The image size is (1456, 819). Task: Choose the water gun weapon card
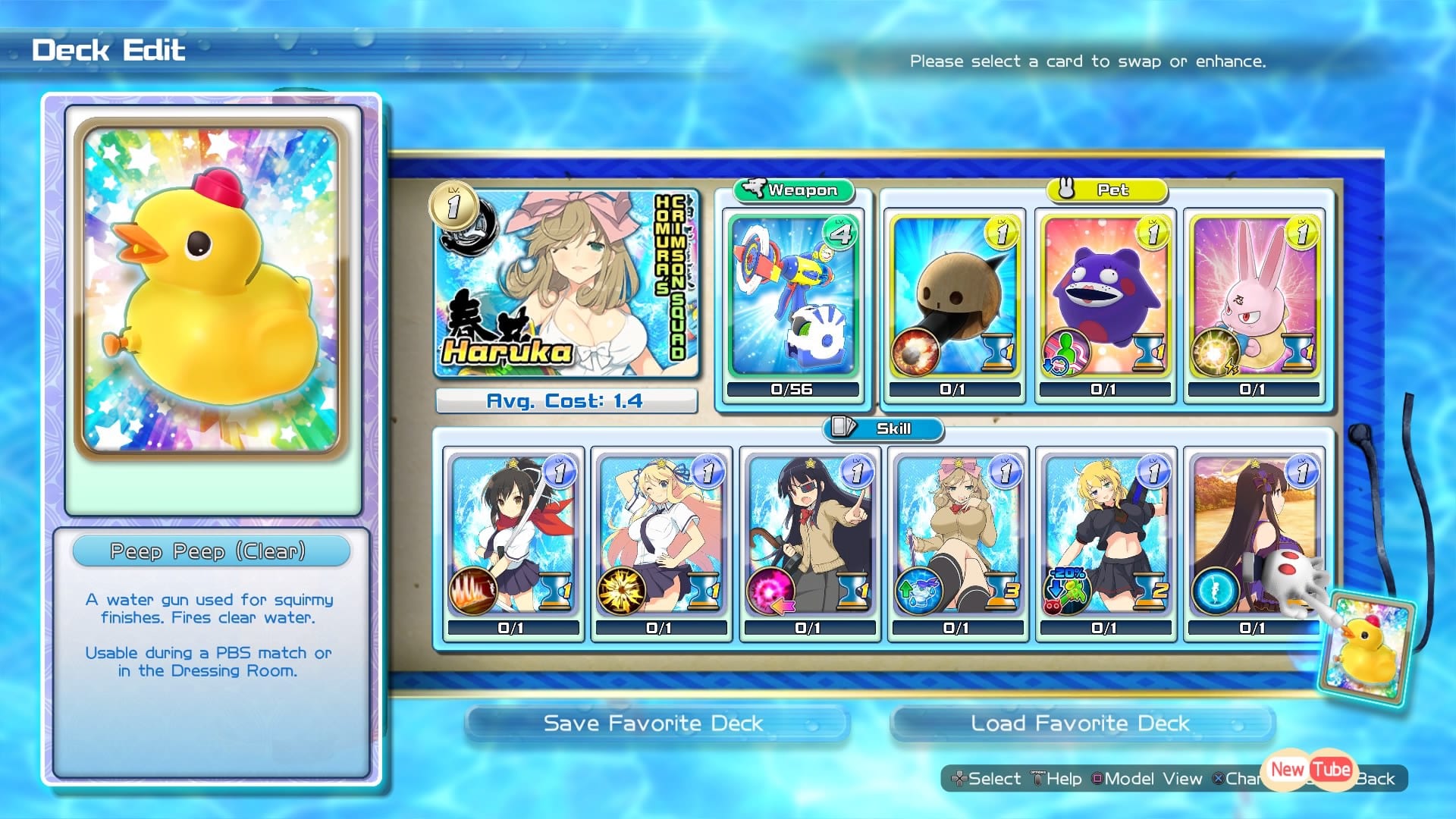[792, 297]
